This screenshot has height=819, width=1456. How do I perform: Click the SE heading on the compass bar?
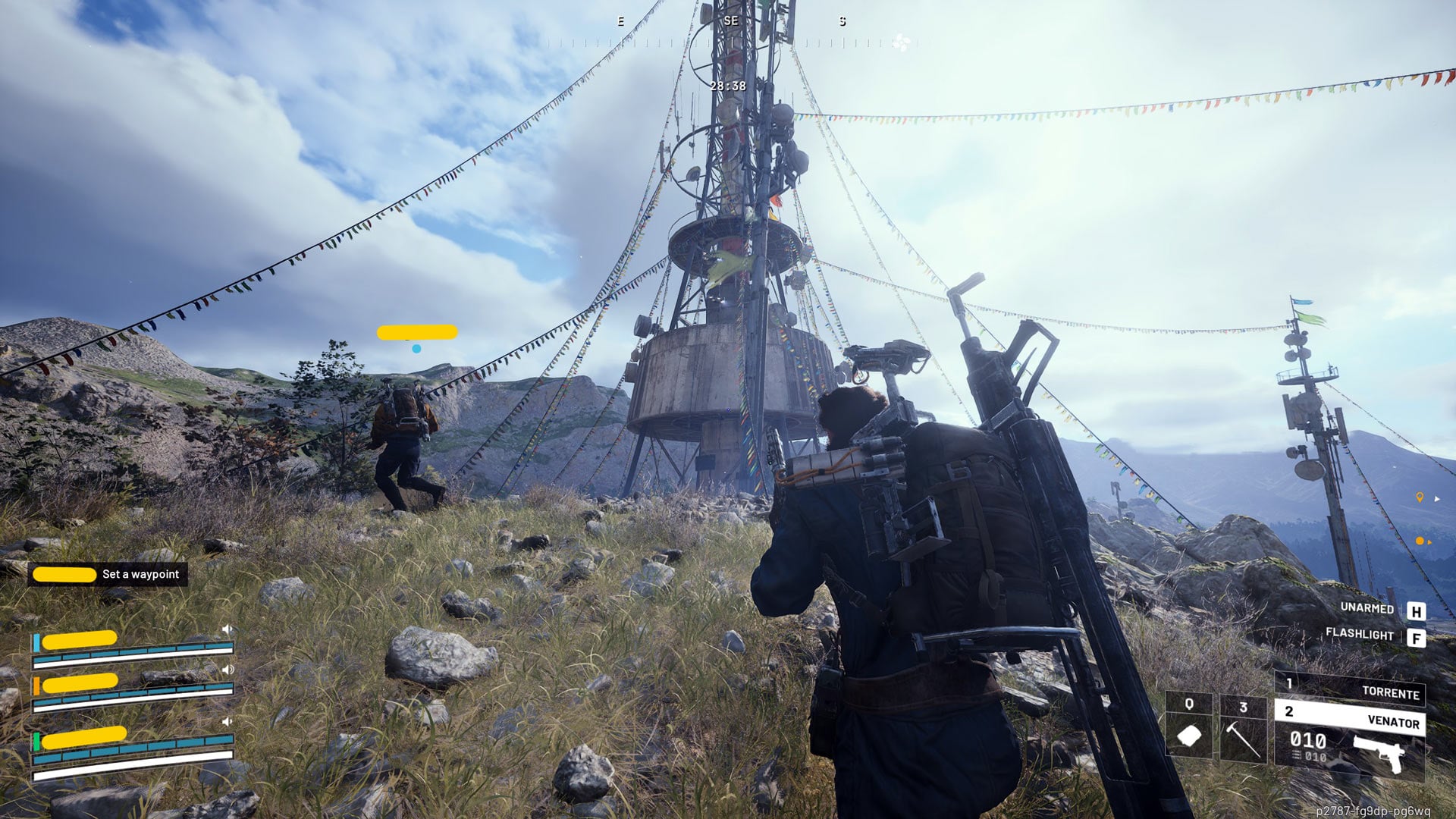(x=730, y=20)
